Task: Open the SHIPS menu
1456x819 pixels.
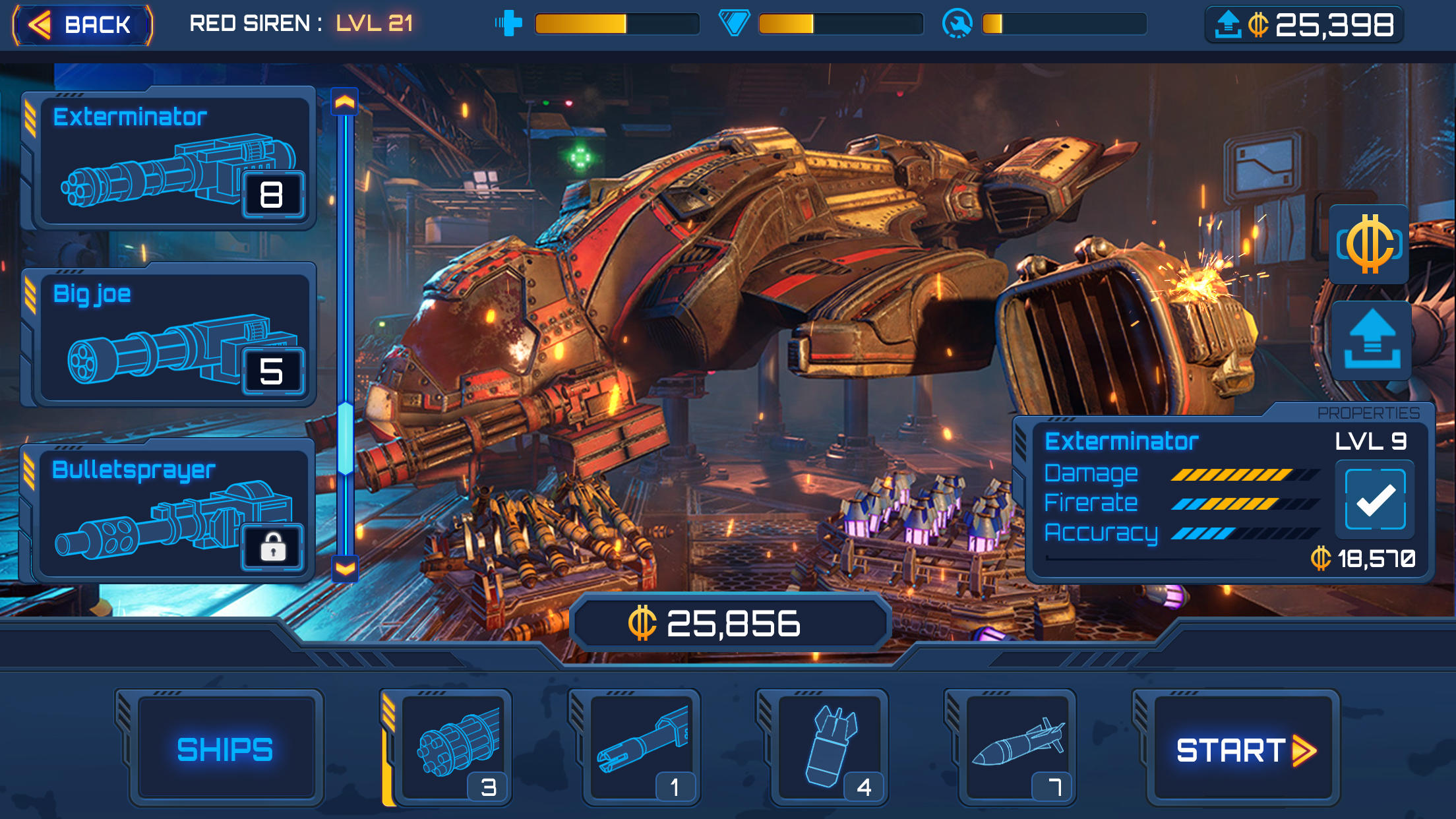Action: pos(225,747)
